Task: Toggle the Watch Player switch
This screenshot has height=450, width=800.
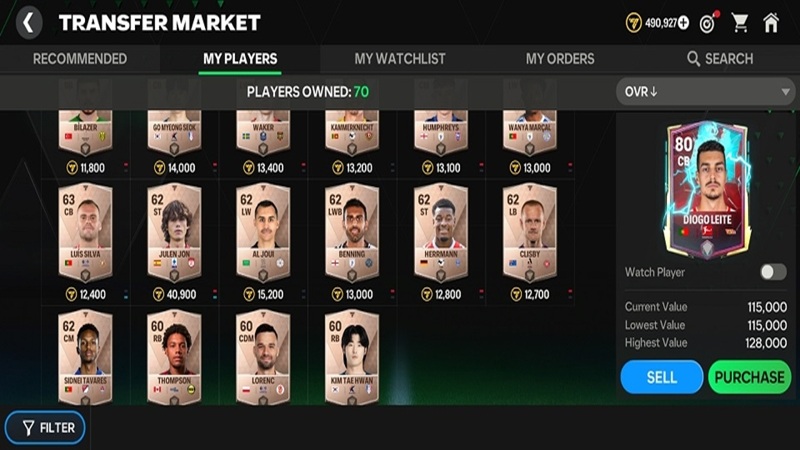Action: (x=772, y=272)
